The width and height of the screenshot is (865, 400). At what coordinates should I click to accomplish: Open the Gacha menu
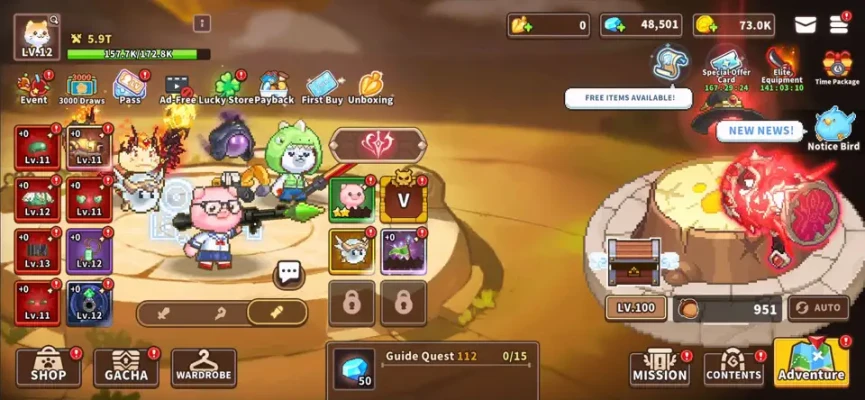(126, 368)
